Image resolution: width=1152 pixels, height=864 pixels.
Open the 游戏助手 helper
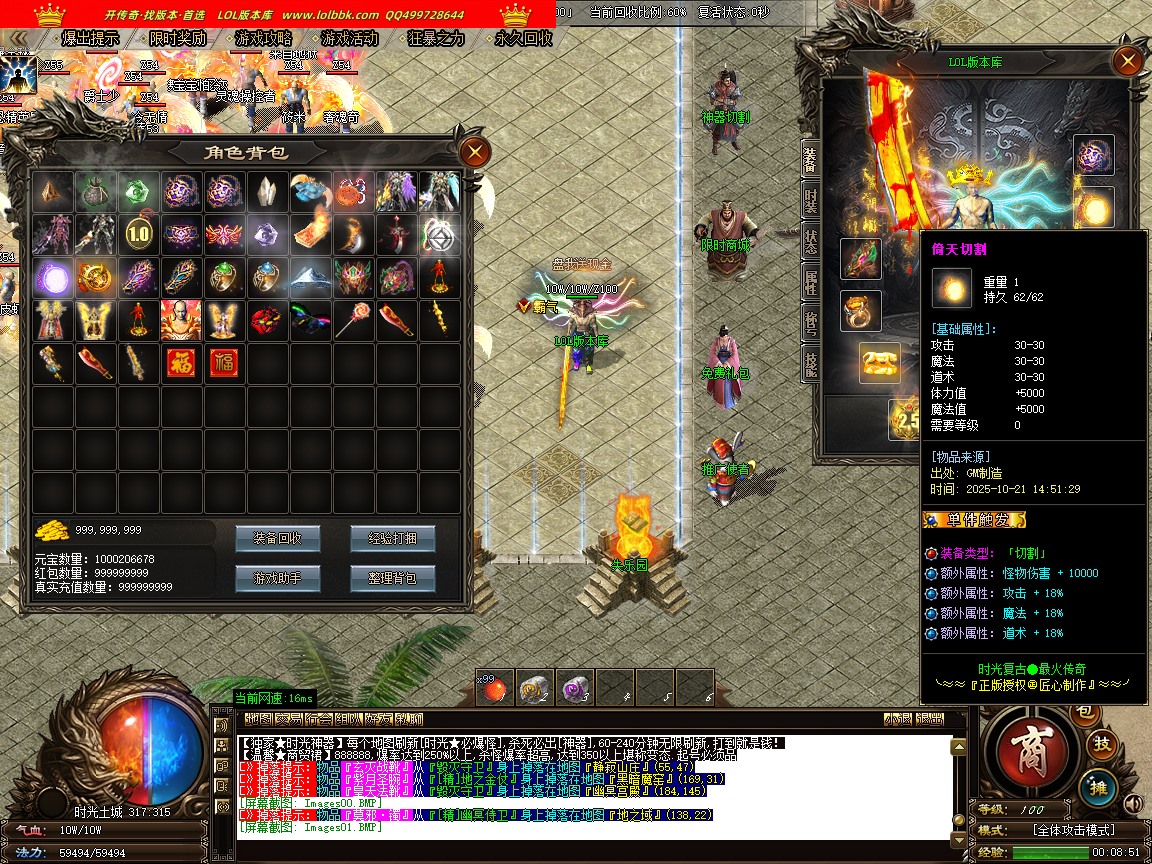[x=277, y=578]
